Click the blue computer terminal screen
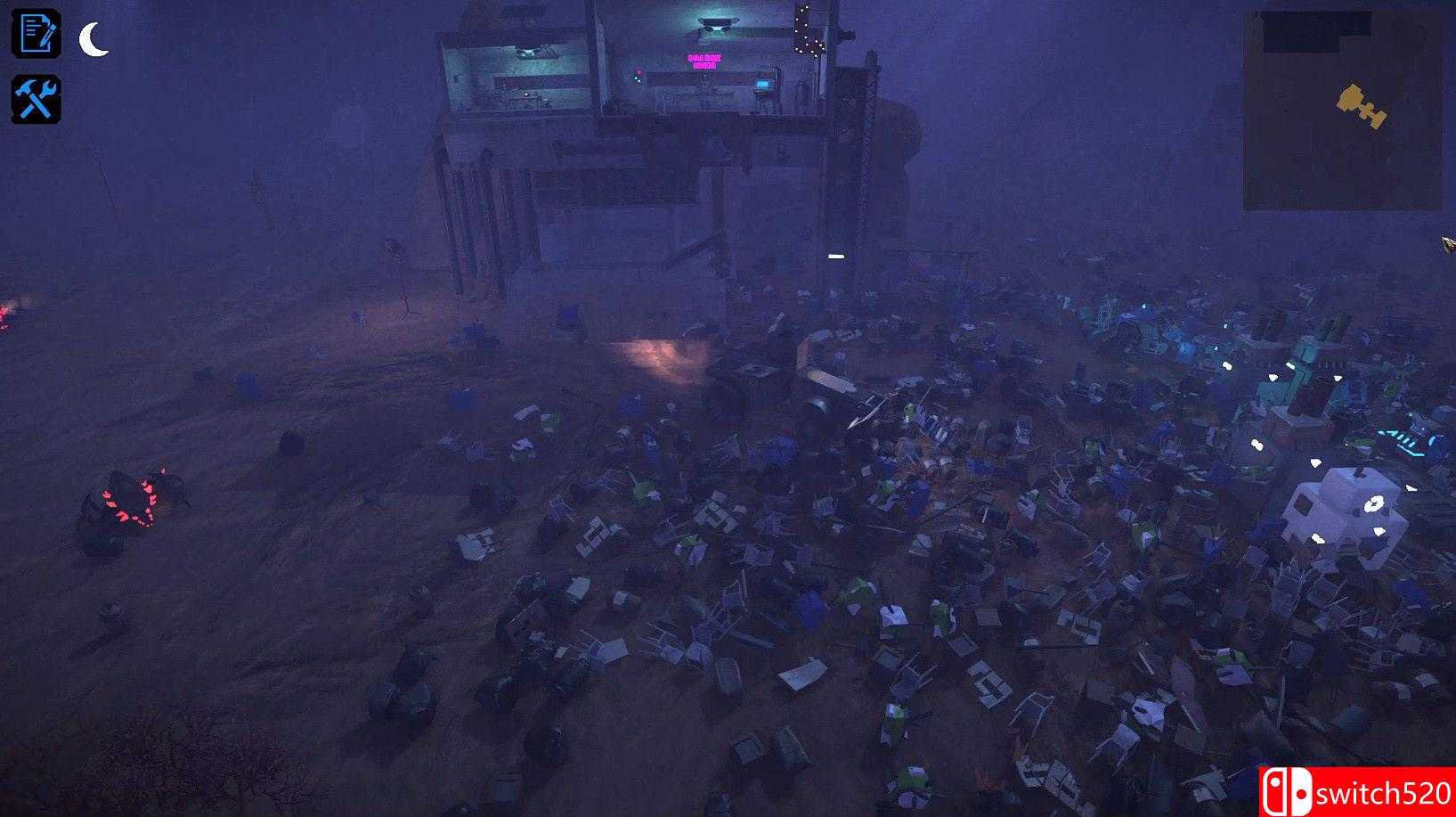1456x817 pixels. click(x=763, y=85)
